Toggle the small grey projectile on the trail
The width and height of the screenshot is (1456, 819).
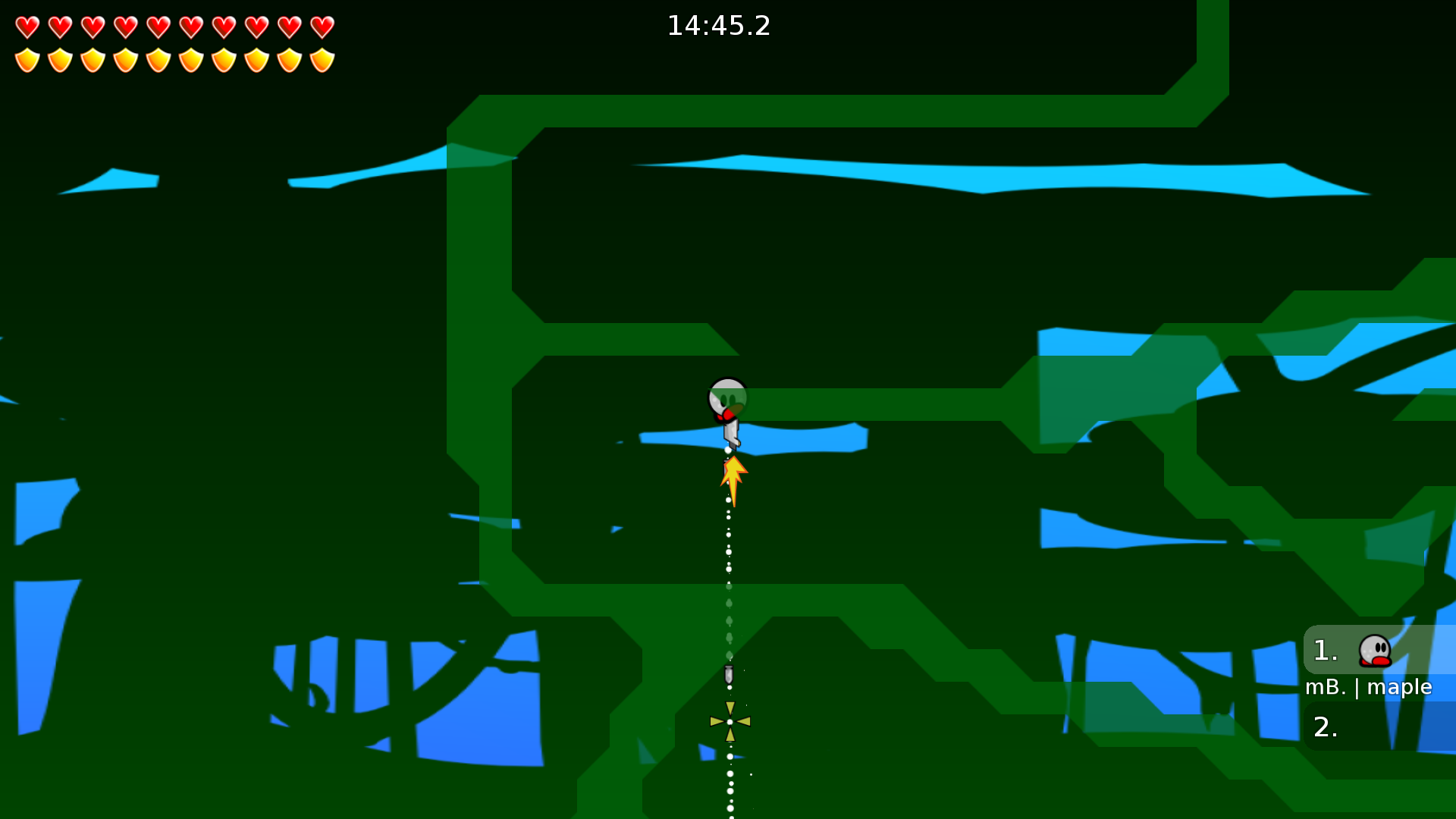tap(730, 674)
